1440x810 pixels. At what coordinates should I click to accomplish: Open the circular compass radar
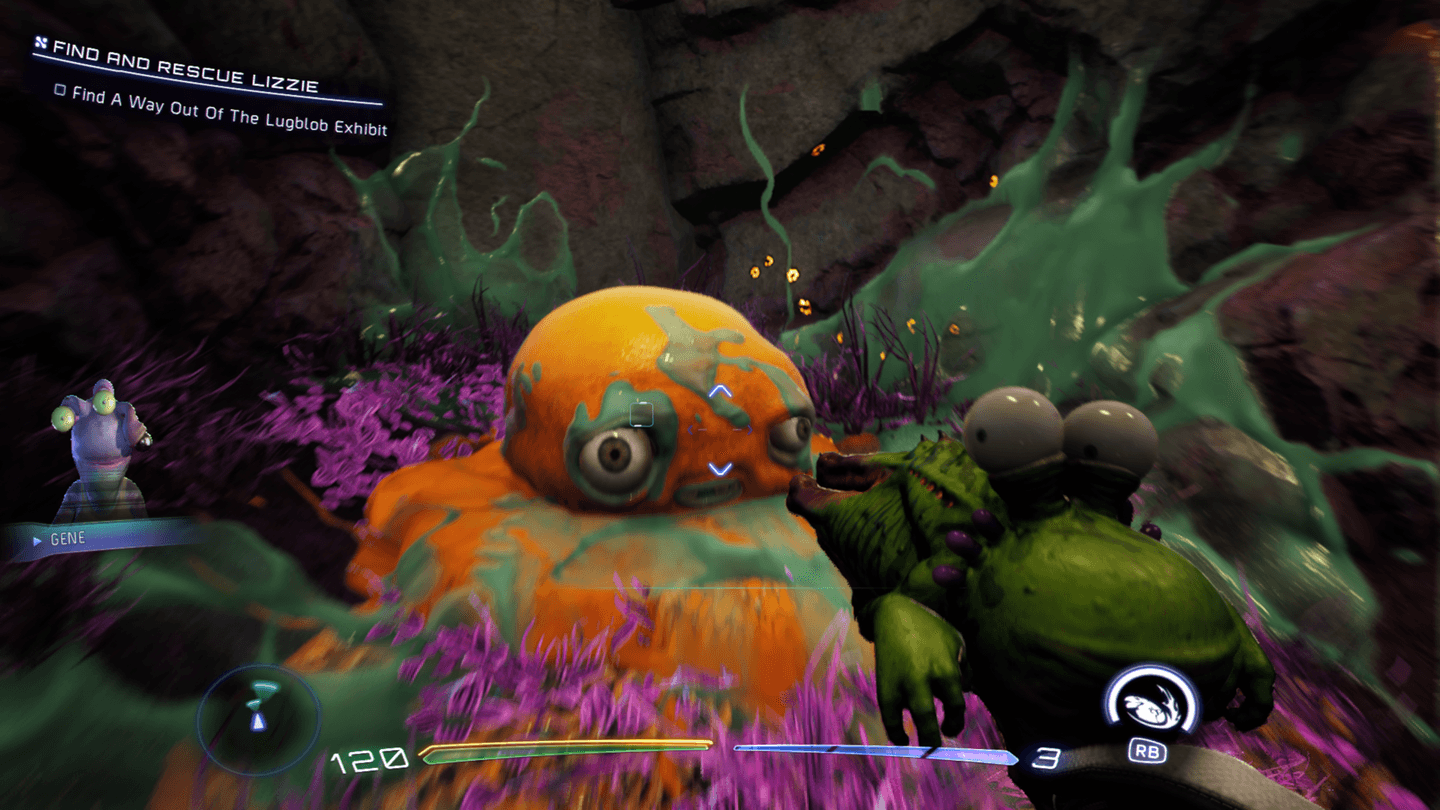click(x=259, y=713)
